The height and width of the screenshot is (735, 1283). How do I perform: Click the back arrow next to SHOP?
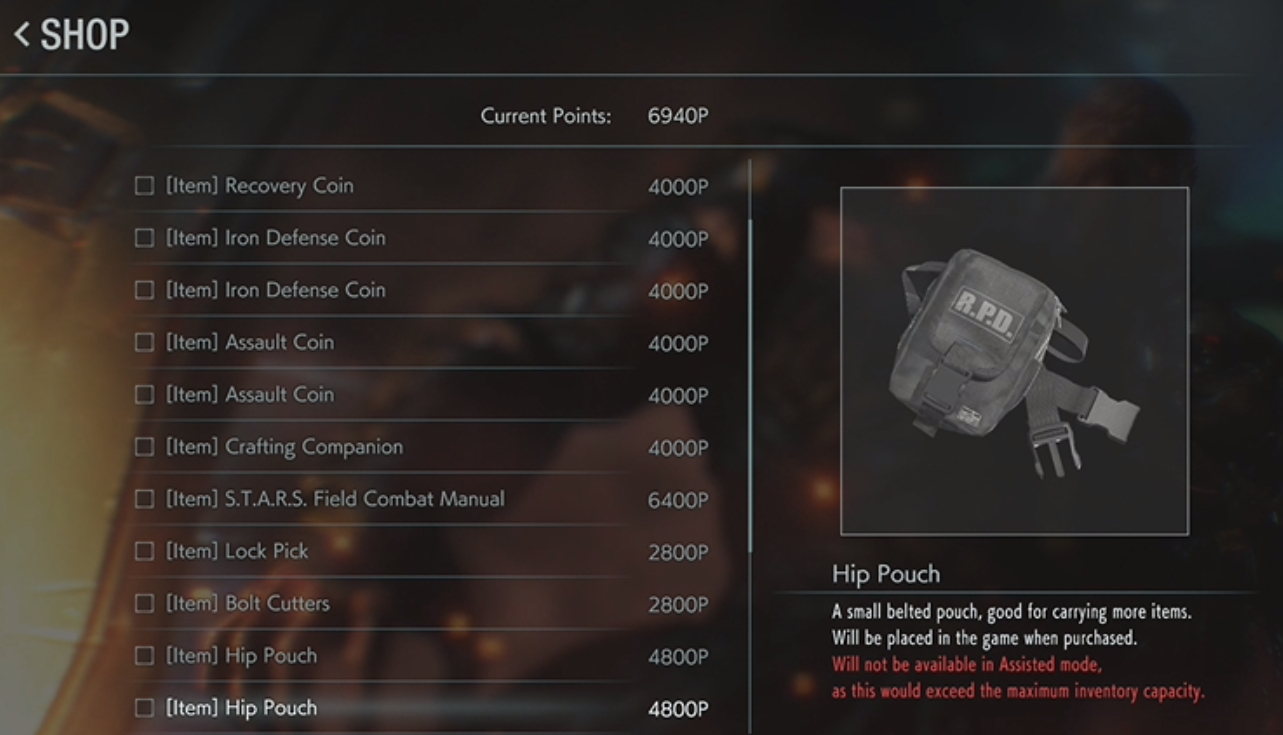coord(20,35)
